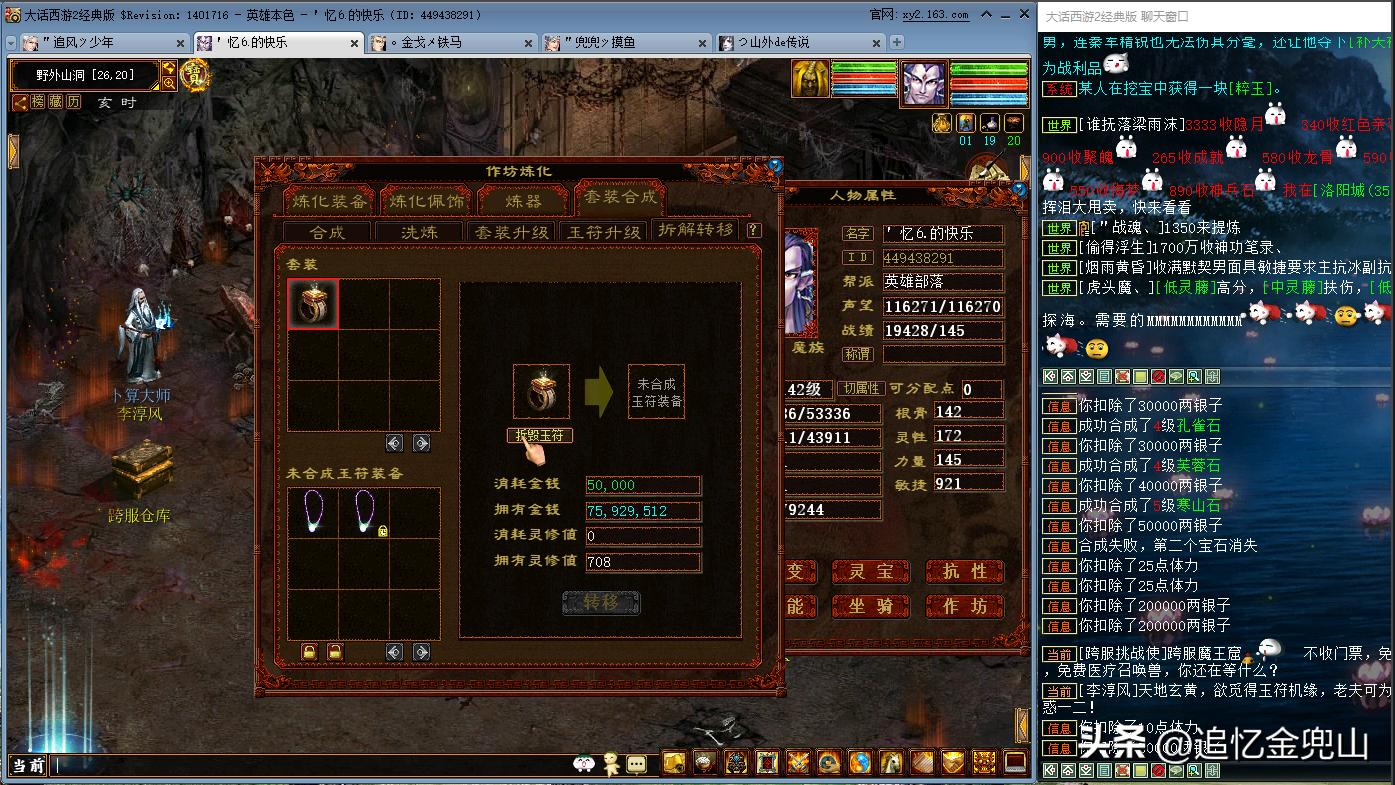Click the smiley face emote icon
The height and width of the screenshot is (785, 1395).
pos(583,763)
